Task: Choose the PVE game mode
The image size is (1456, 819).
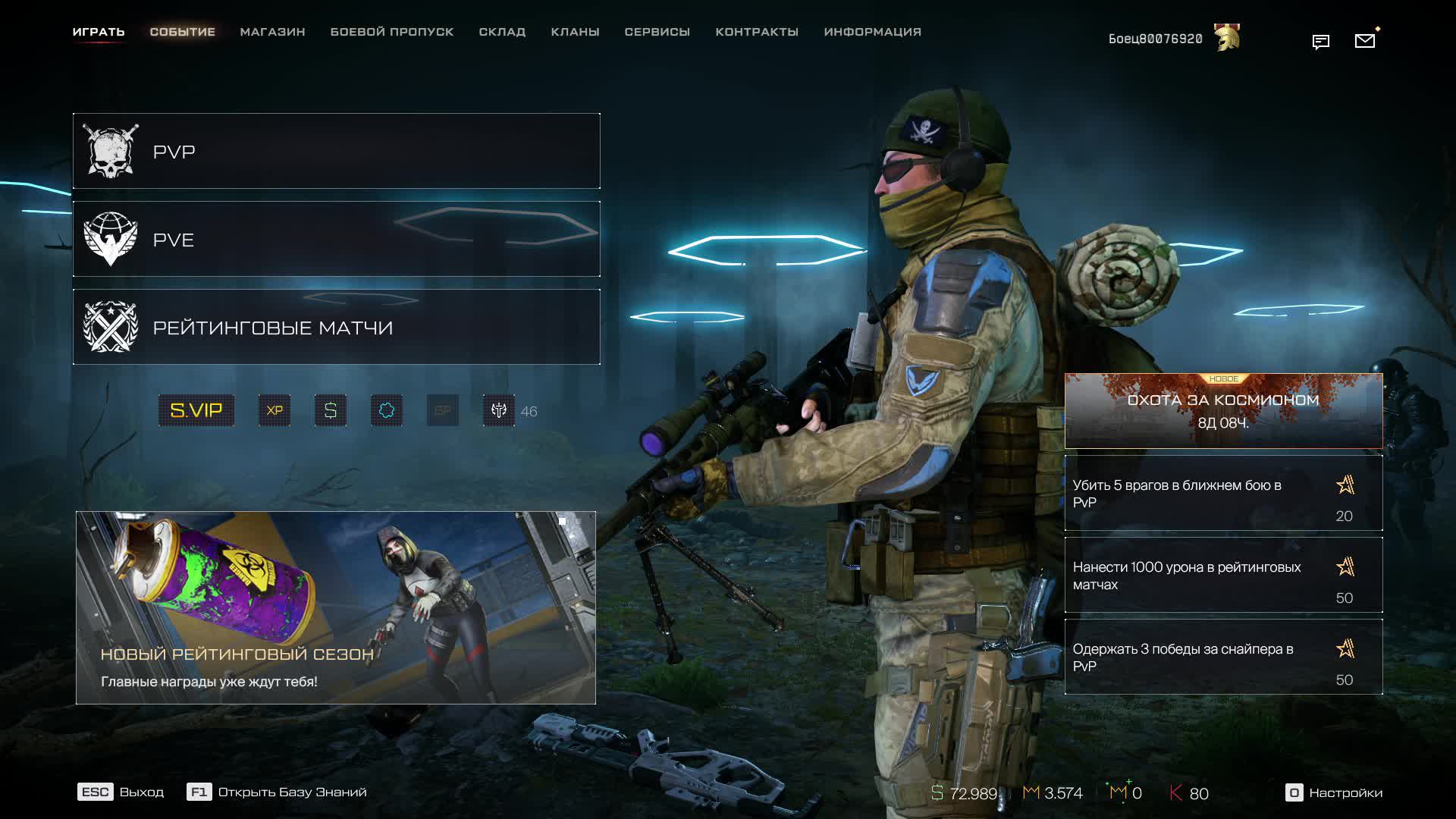Action: [x=336, y=239]
